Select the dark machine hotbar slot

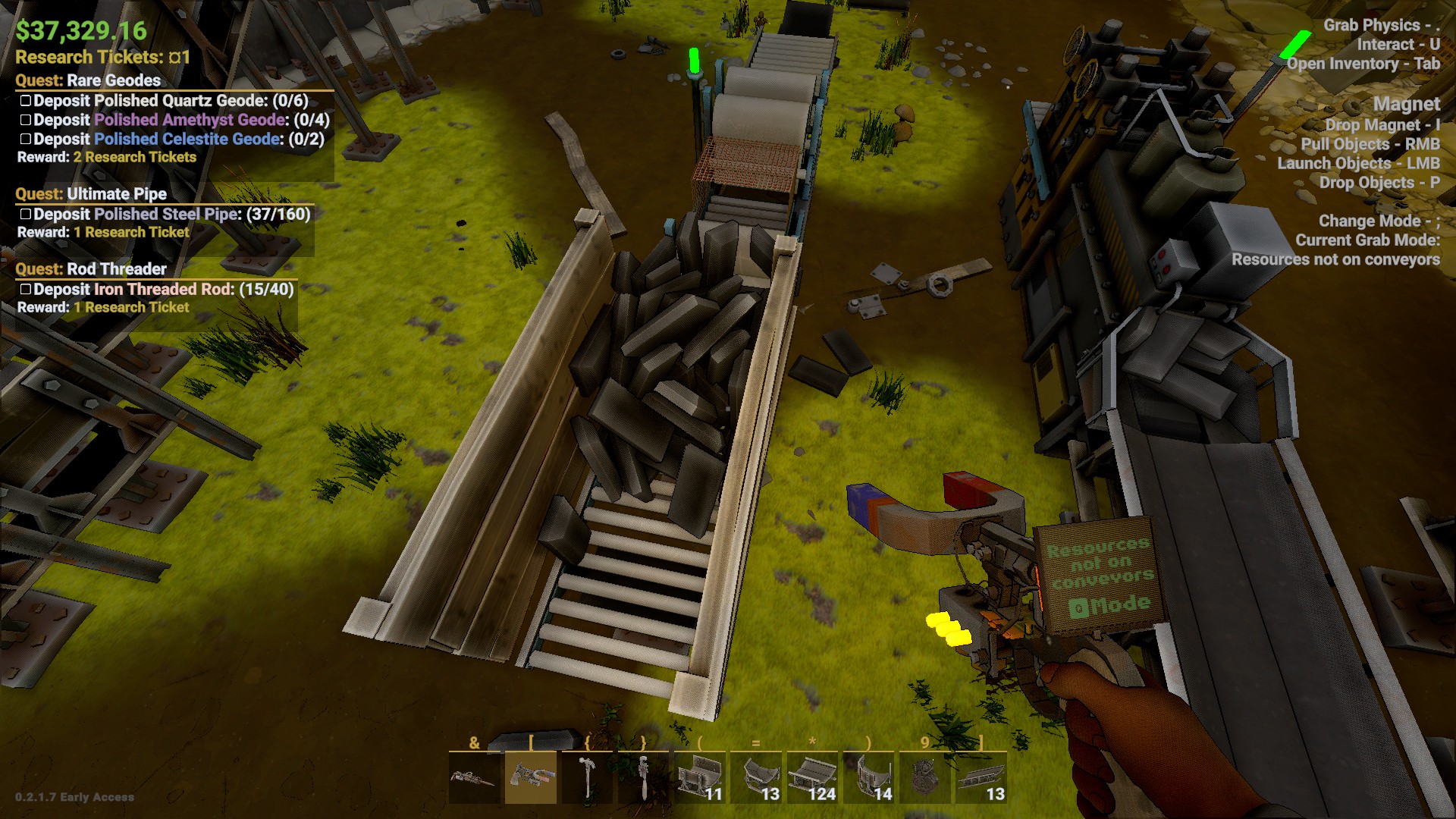click(x=924, y=777)
